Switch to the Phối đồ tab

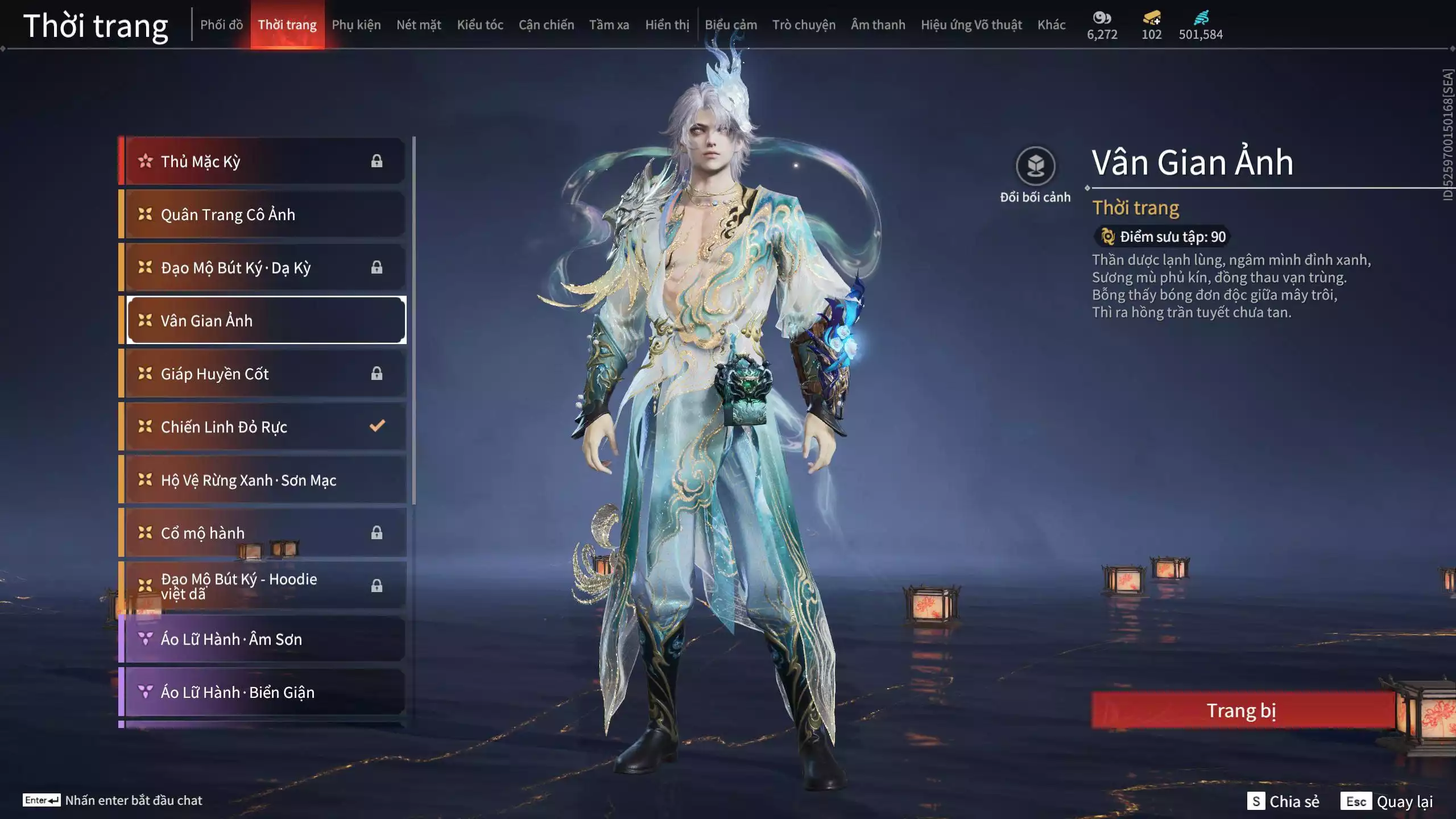[221, 24]
